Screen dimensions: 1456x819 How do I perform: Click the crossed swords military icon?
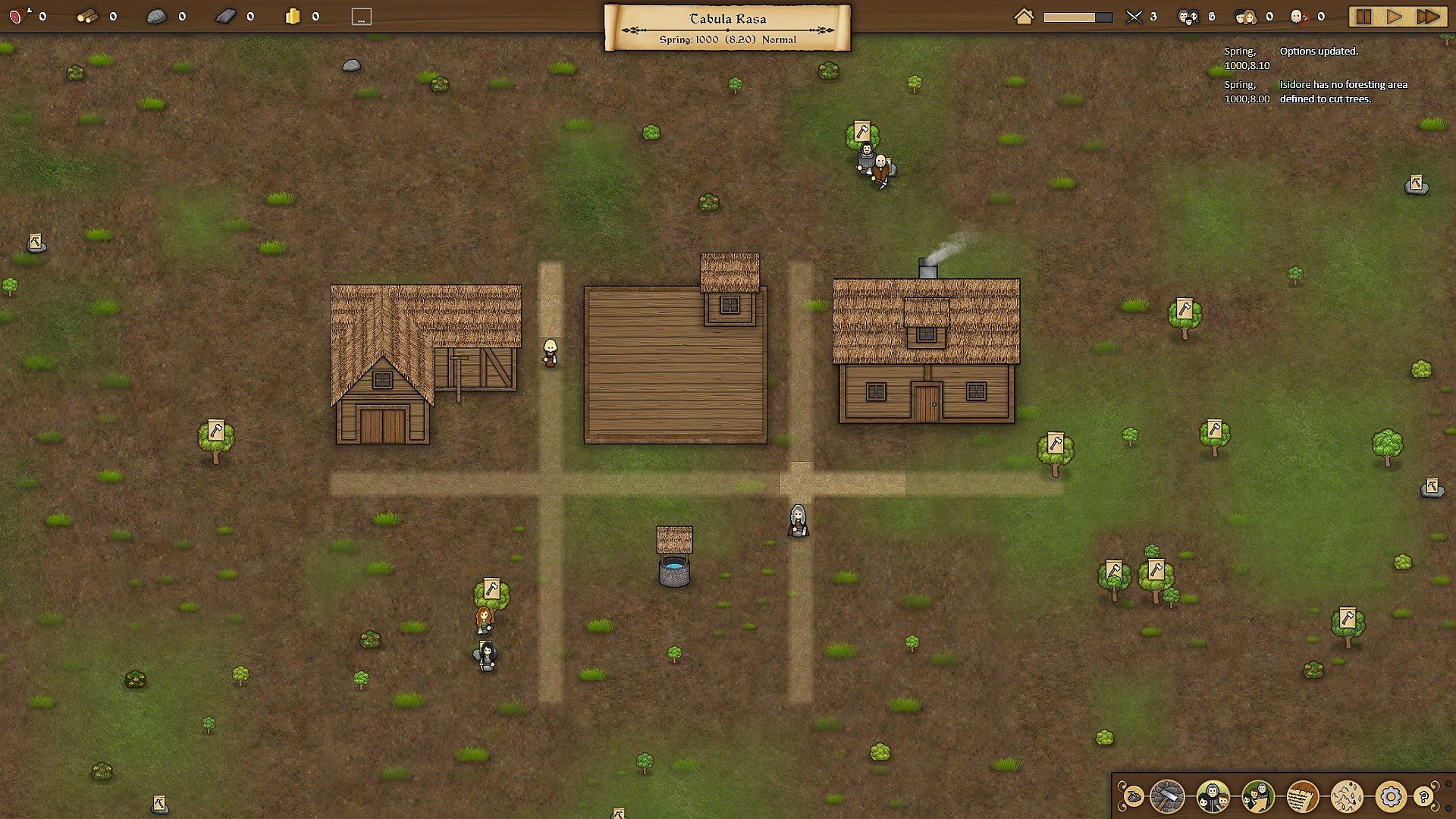[x=1134, y=17]
